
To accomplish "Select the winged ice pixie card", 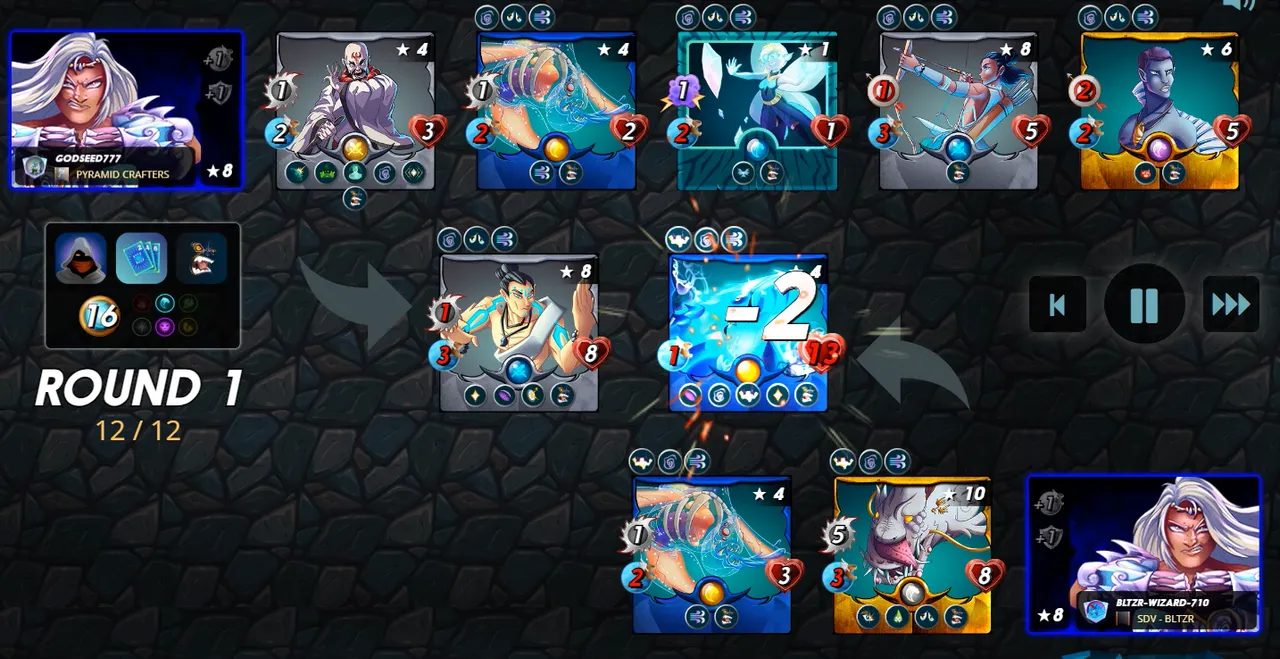I will (757, 110).
